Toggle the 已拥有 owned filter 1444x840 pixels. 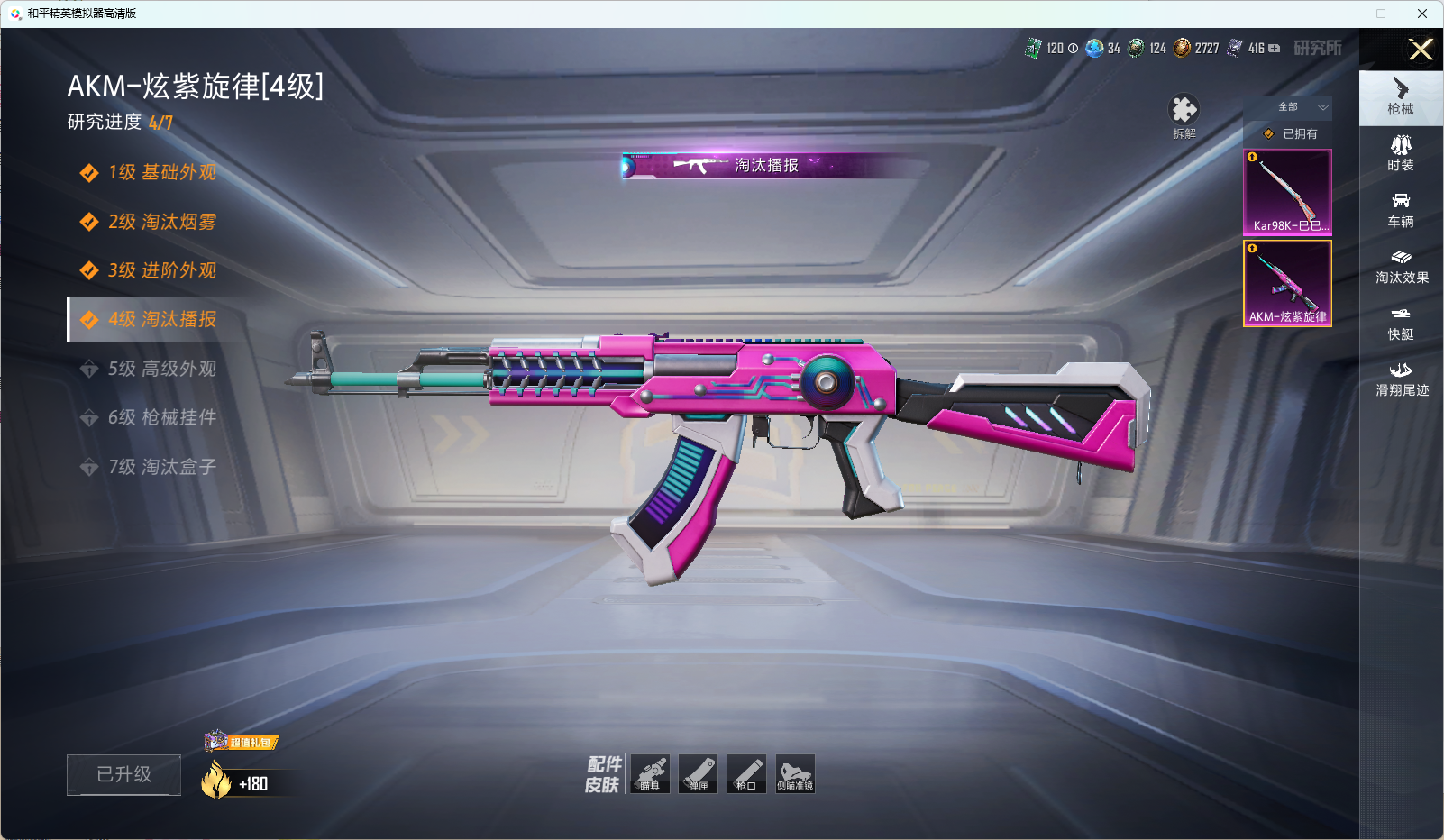click(x=1288, y=134)
